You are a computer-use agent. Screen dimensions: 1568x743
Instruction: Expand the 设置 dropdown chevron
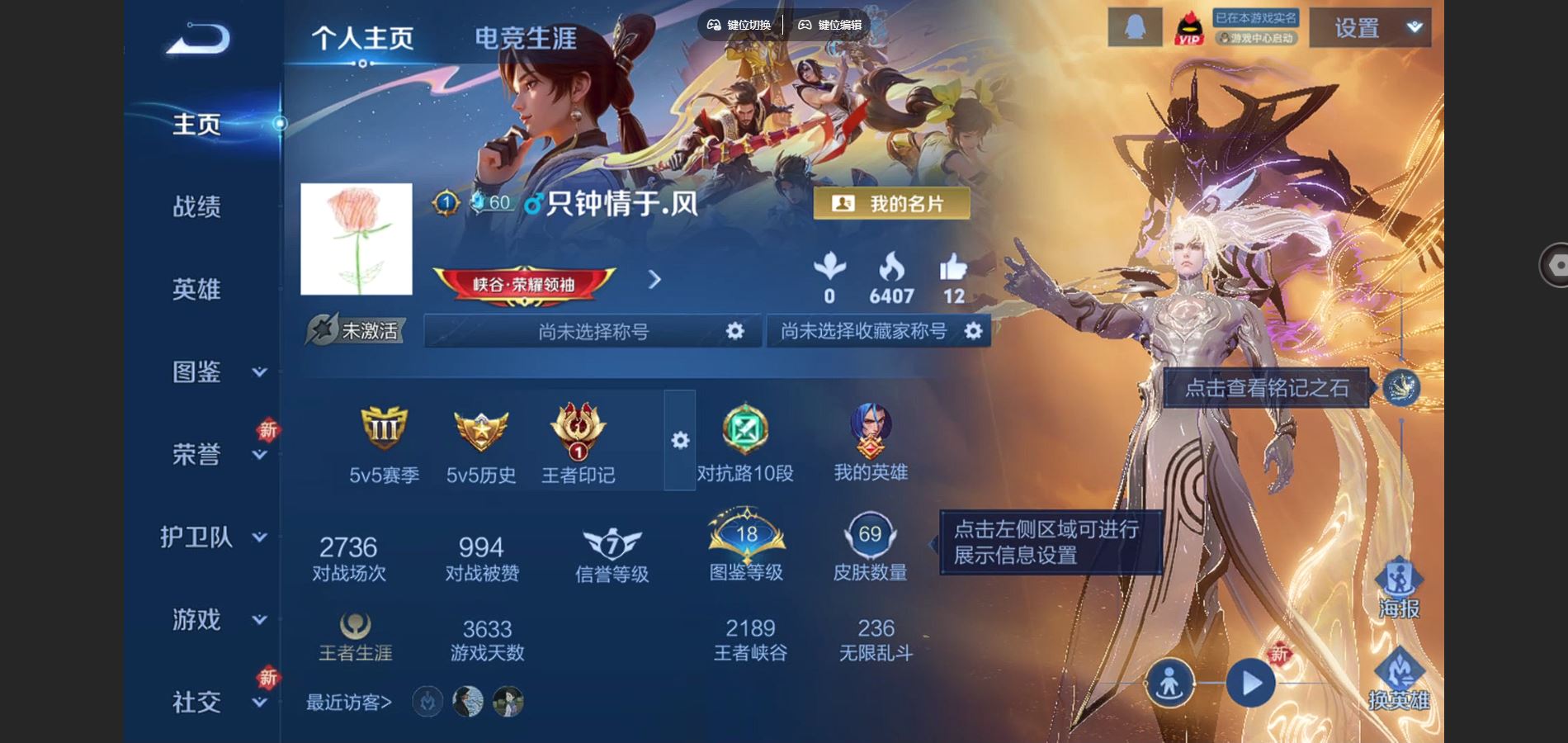pos(1414,26)
